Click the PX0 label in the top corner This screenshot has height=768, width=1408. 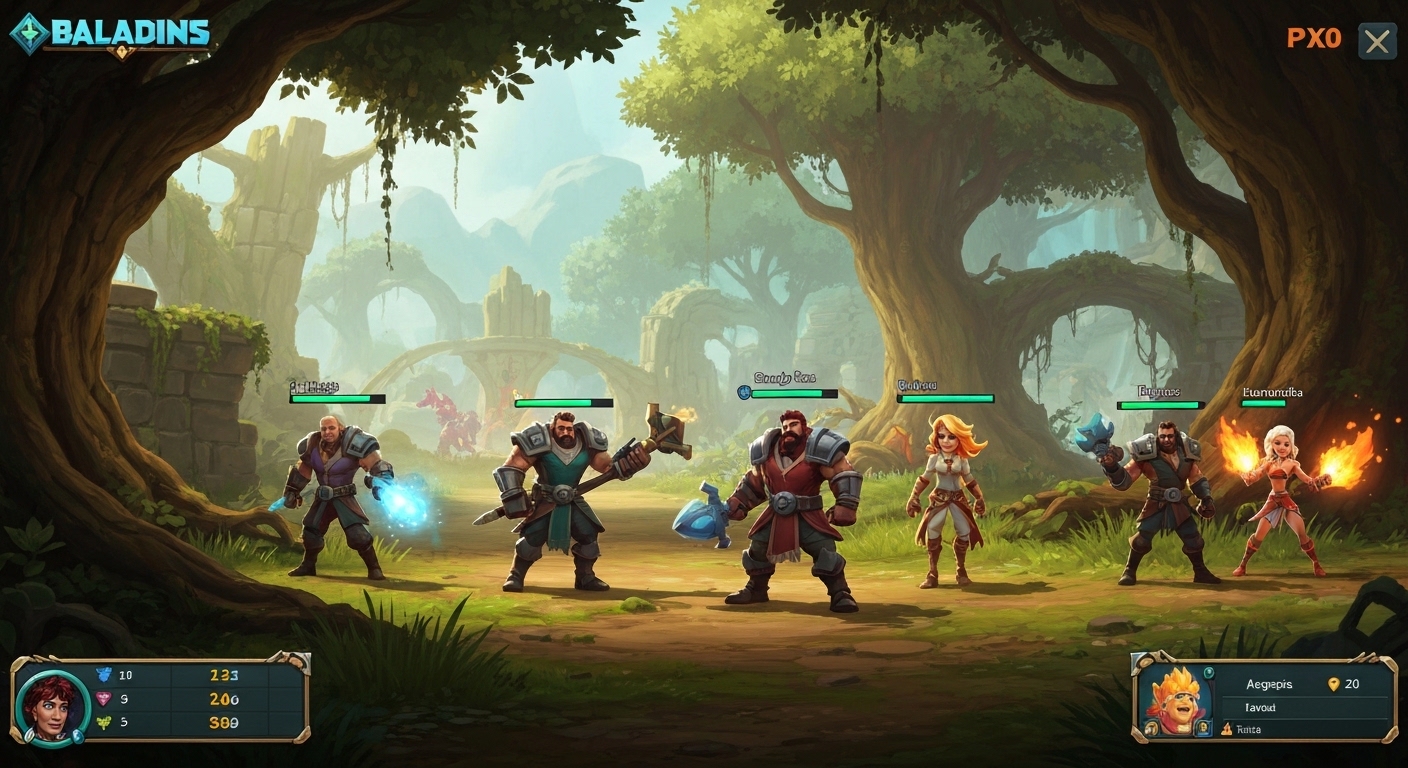1314,38
